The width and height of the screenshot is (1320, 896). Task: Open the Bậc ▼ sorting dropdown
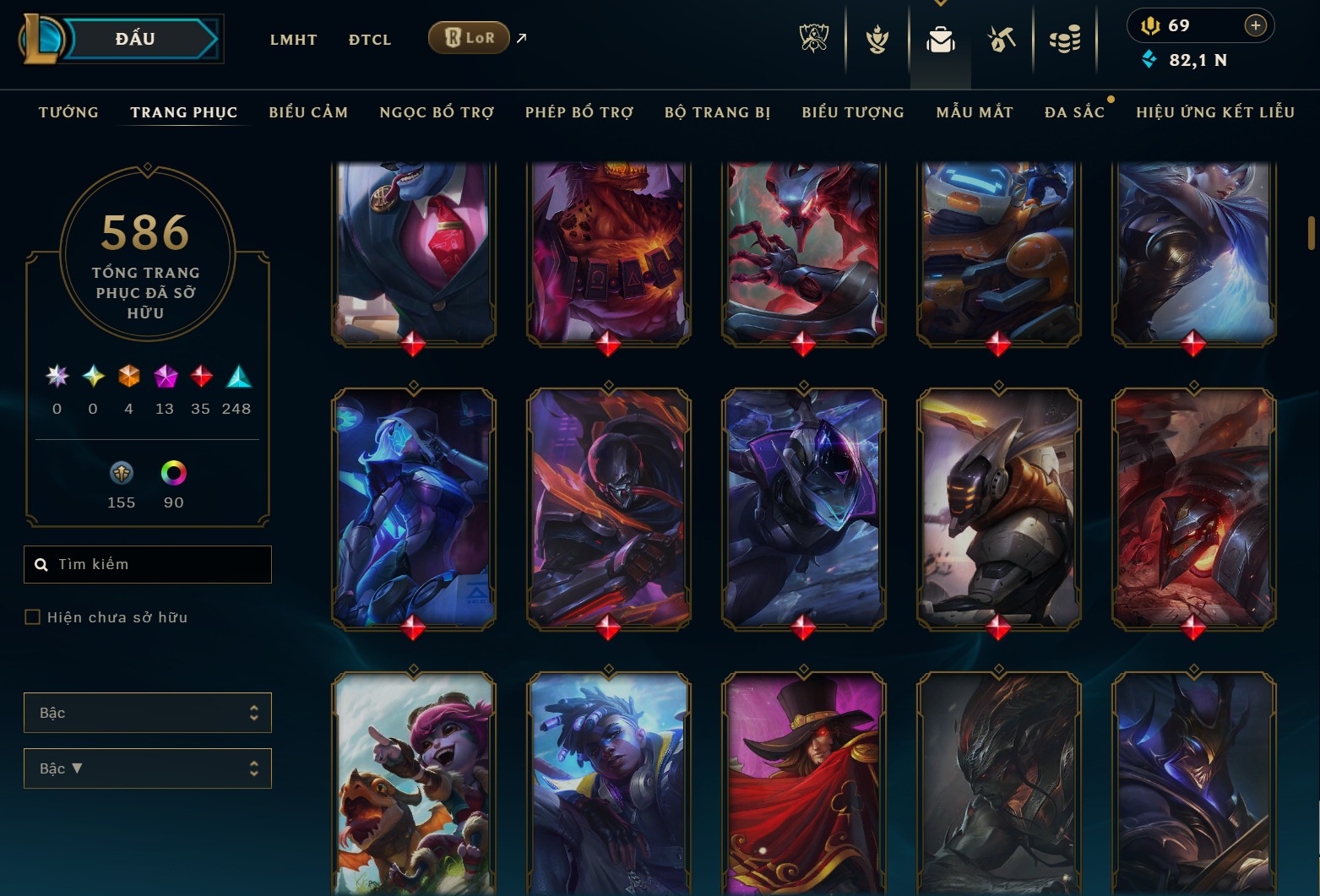click(x=148, y=768)
